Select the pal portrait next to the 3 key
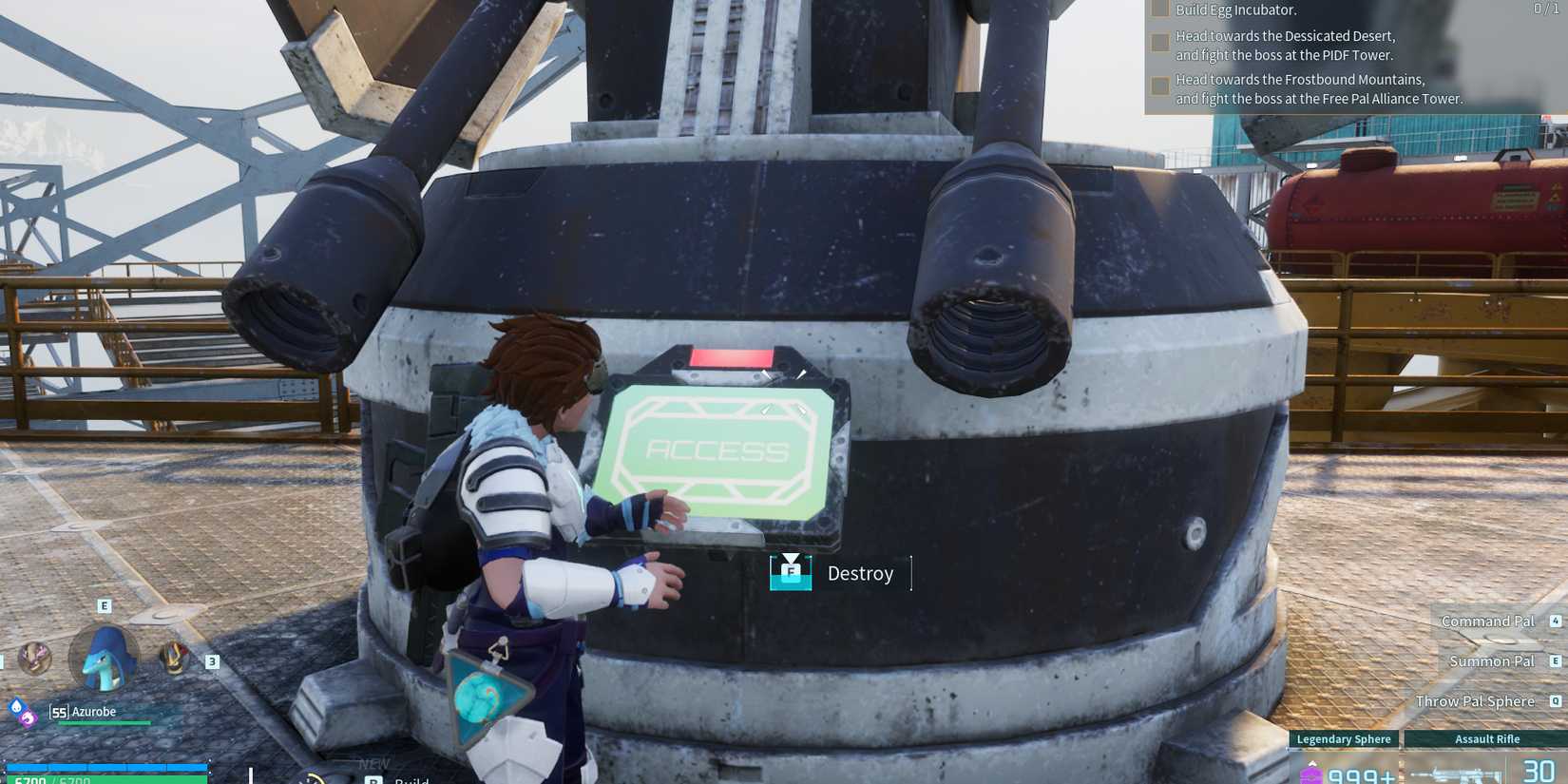The height and width of the screenshot is (784, 1568). 174,658
